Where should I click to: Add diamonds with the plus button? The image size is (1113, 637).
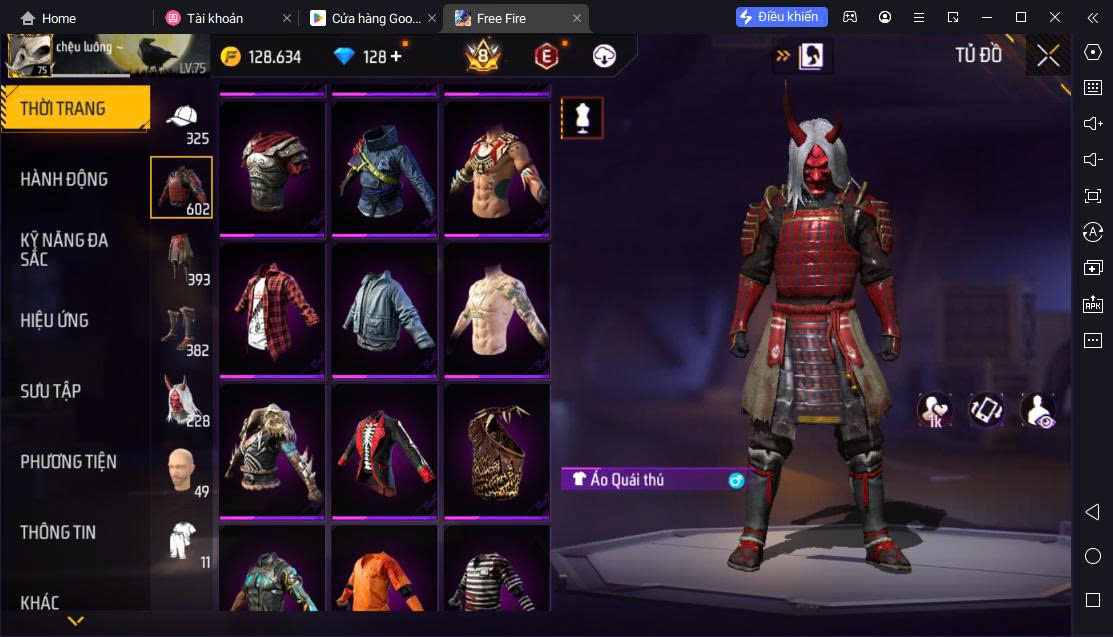click(x=396, y=56)
